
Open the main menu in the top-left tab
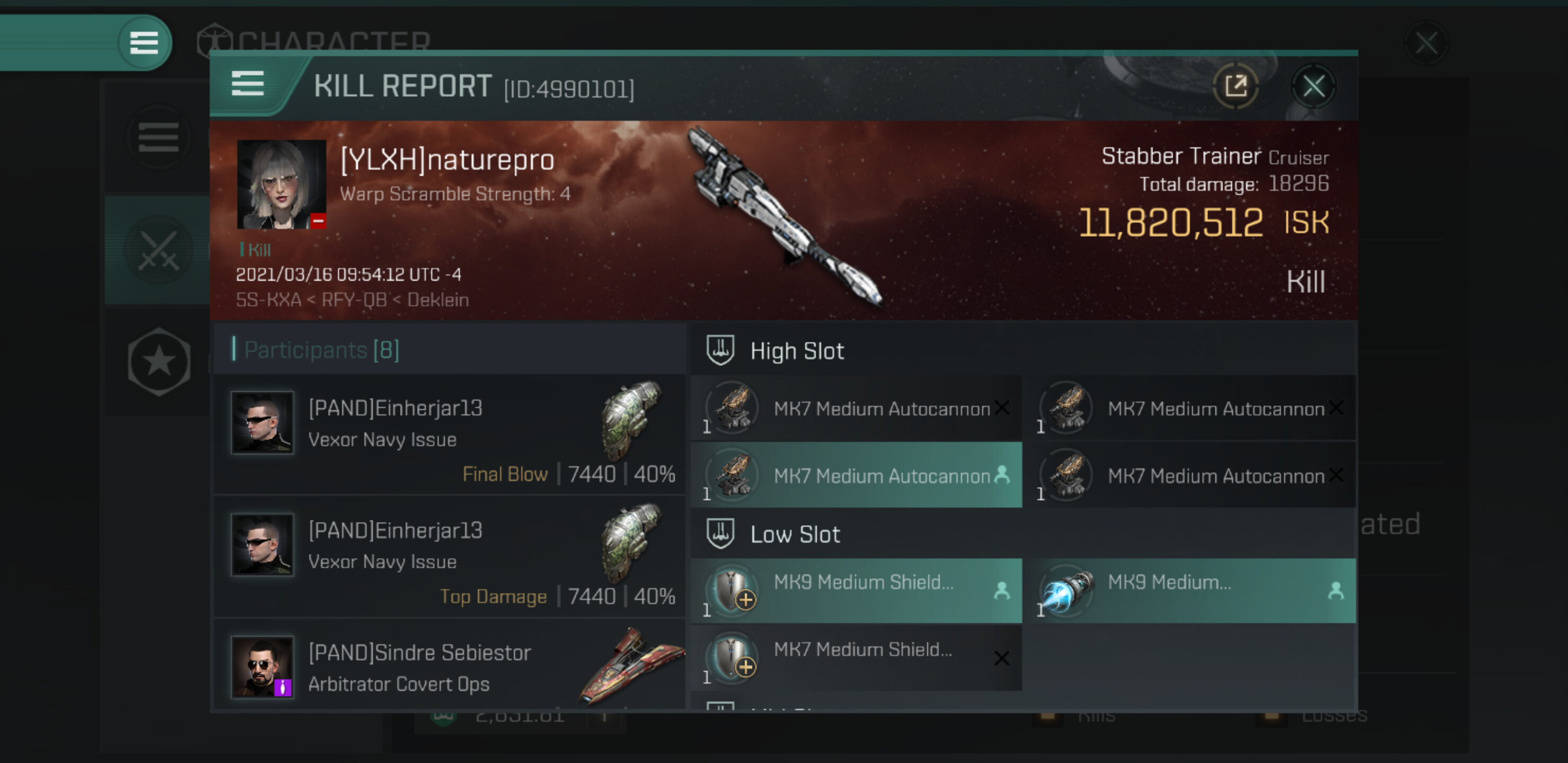144,42
